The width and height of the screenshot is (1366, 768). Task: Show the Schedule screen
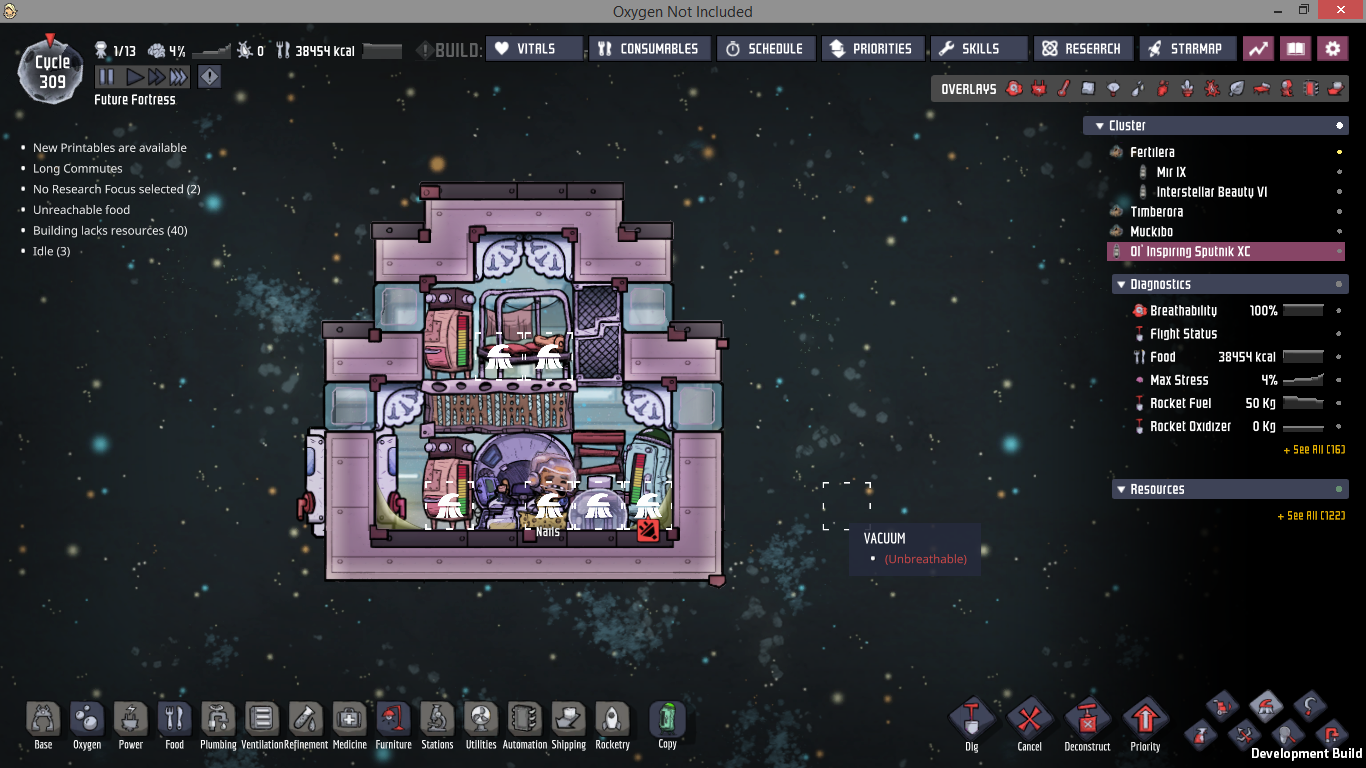pos(765,49)
